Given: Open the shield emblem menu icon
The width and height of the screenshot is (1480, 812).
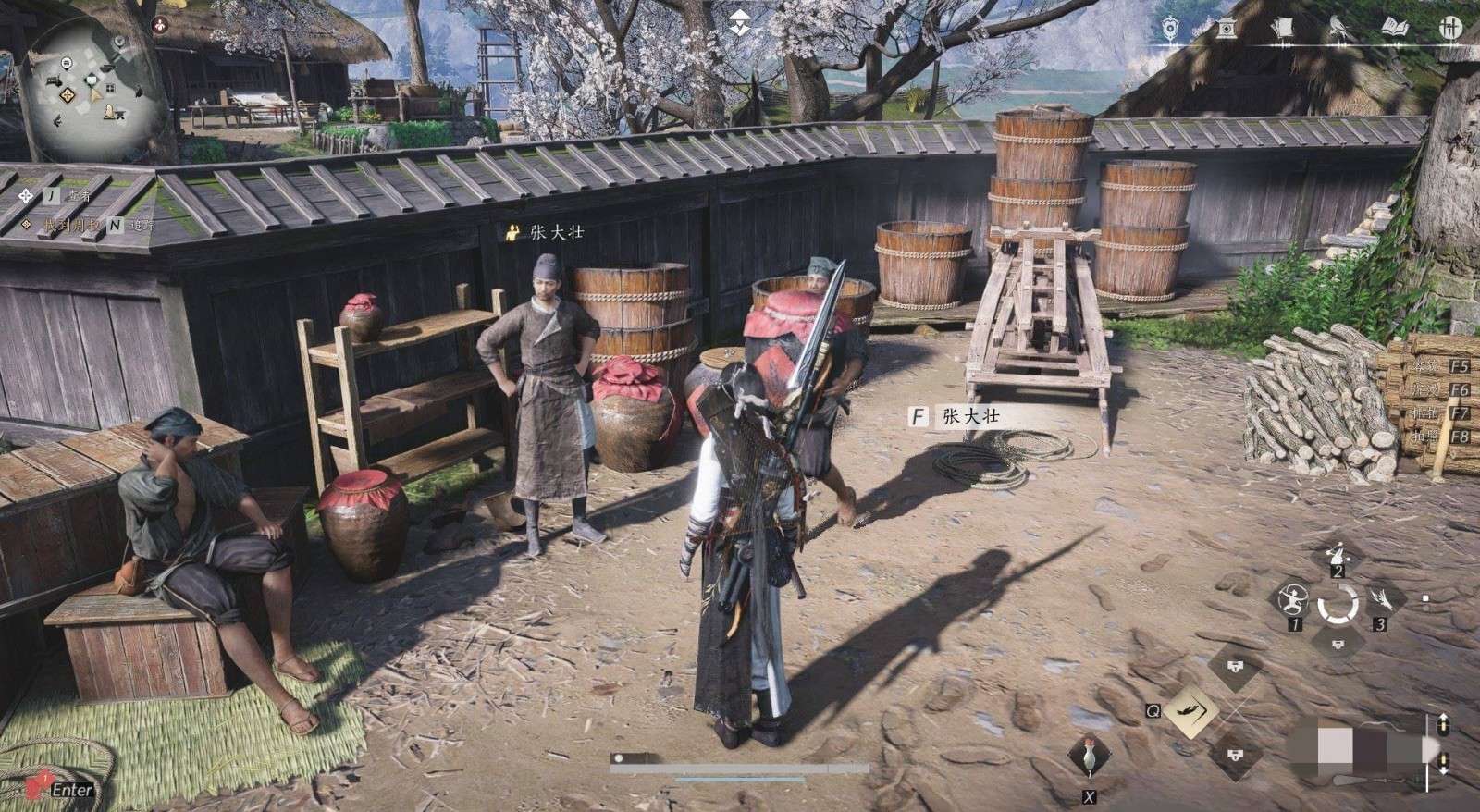Looking at the screenshot, I should pos(1170,29).
